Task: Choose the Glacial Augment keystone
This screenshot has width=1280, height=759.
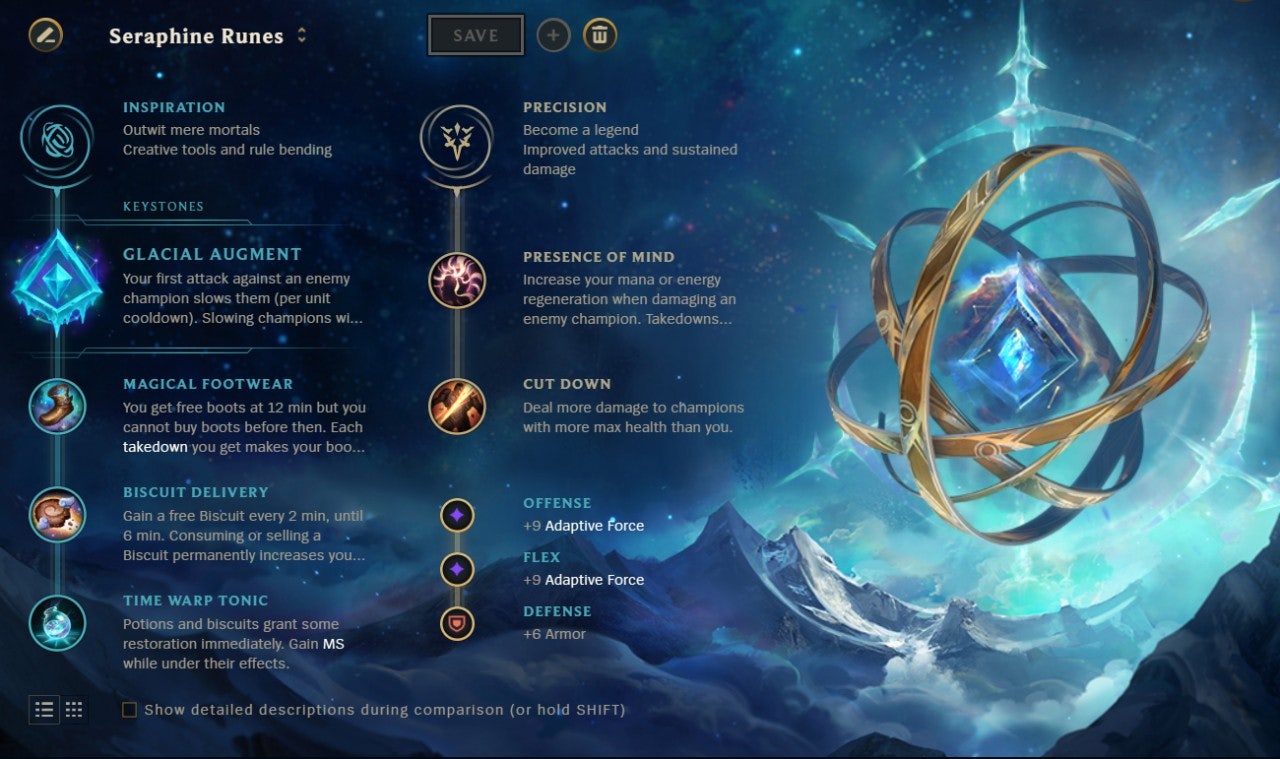Action: [57, 279]
